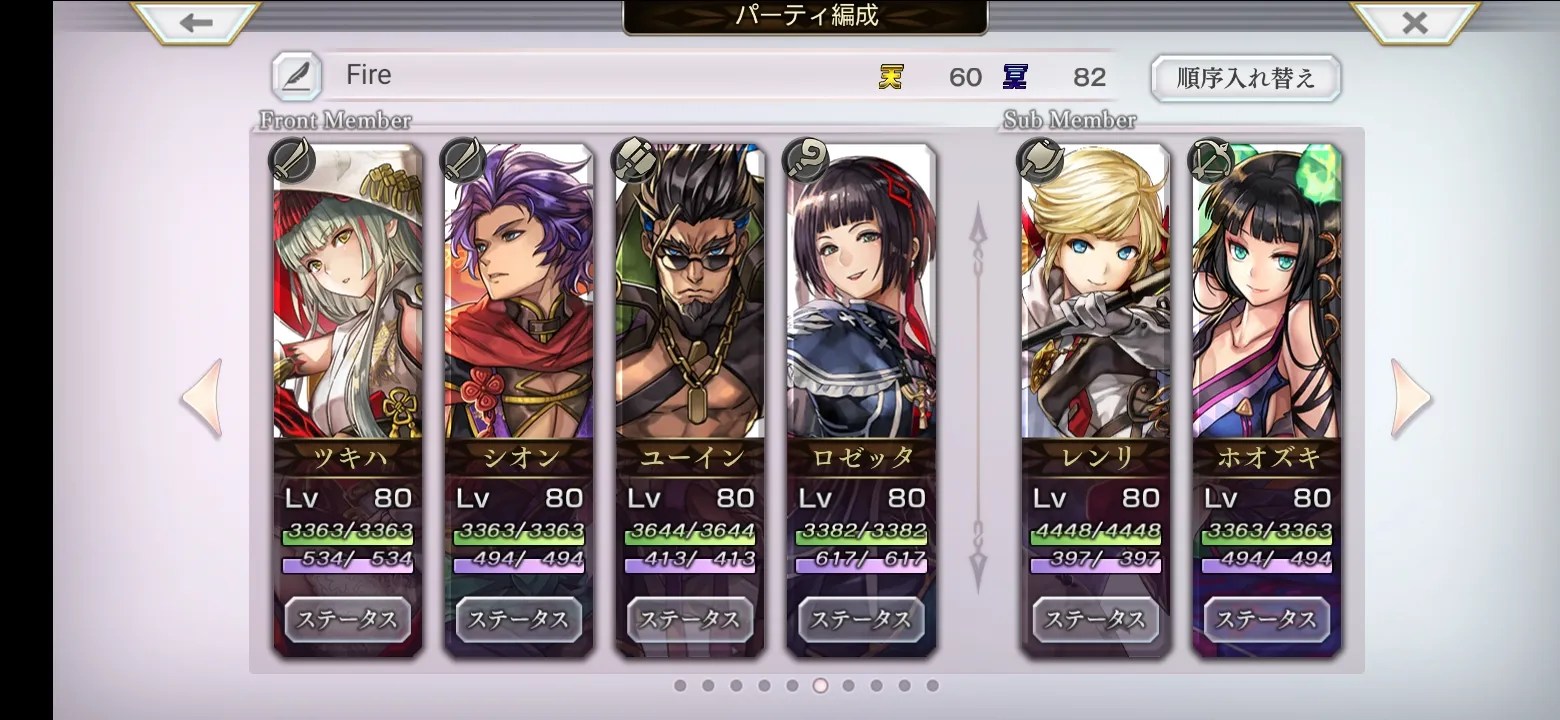
Task: Go back with the arrow button
Action: tap(196, 22)
